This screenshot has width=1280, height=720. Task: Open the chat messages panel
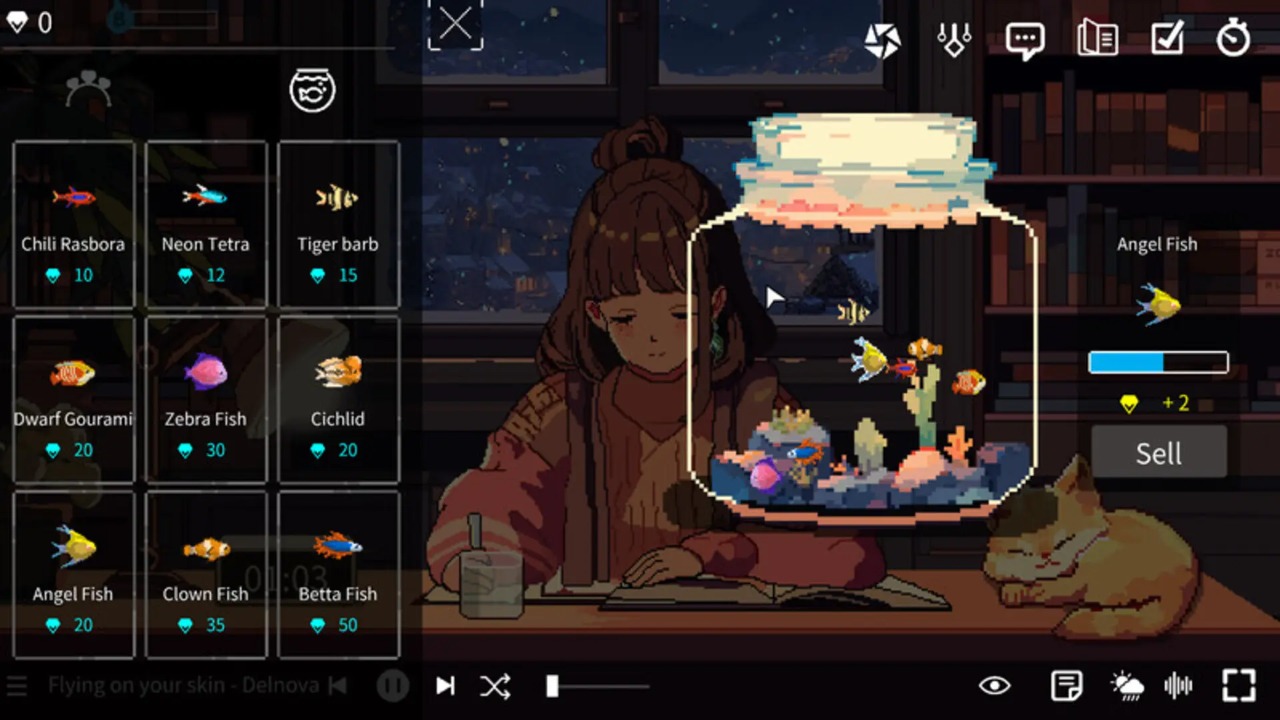1024,39
